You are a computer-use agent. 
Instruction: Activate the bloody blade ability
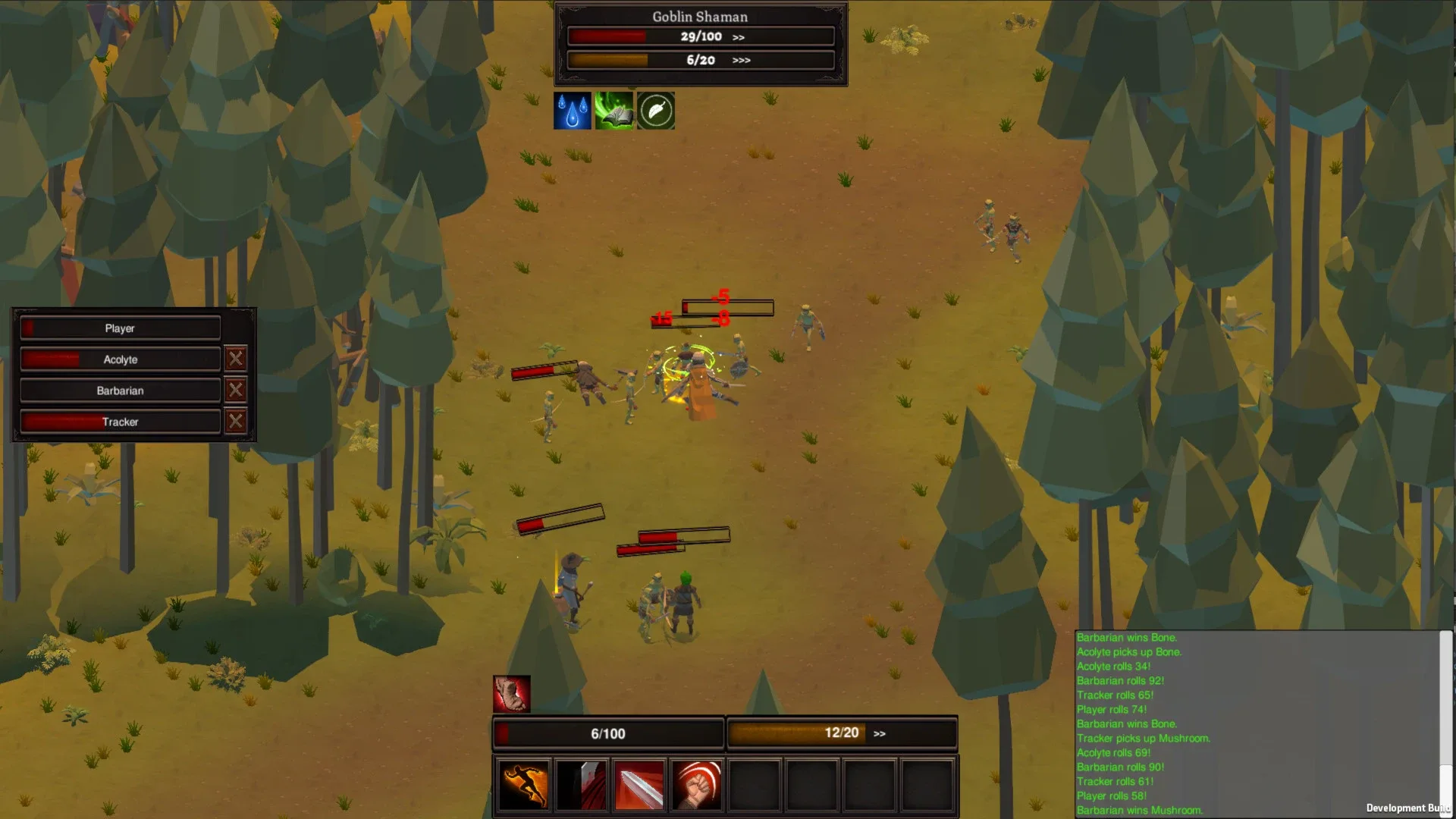pyautogui.click(x=581, y=785)
